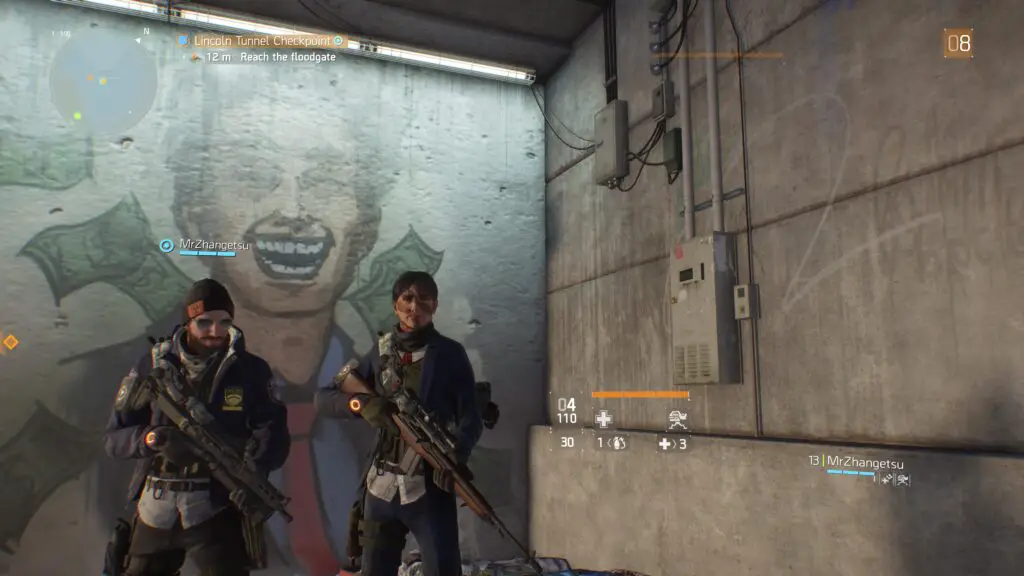Screen dimensions: 1024x576
Task: Use a medkit from the consumable slot
Action: coord(665,443)
